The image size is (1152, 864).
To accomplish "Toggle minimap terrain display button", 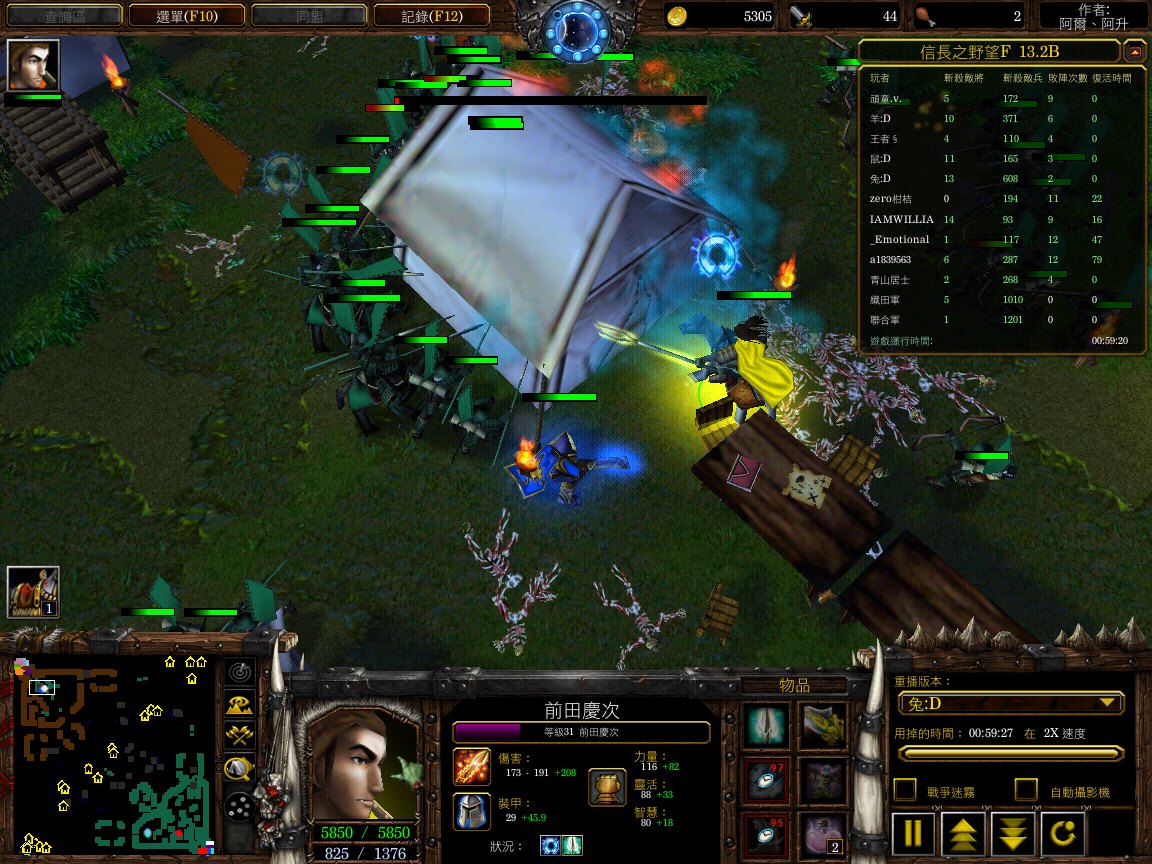I will click(x=238, y=705).
